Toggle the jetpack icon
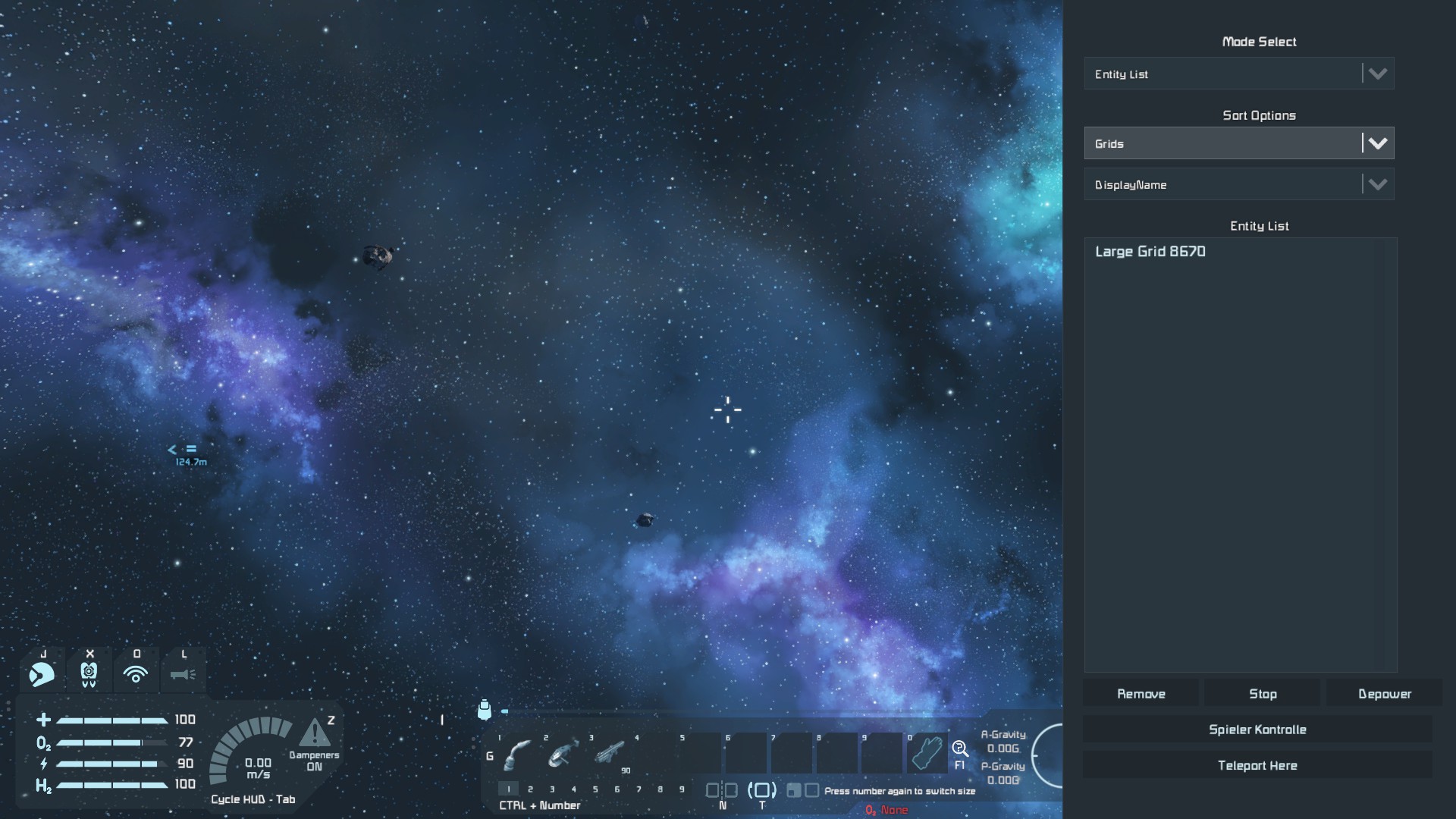This screenshot has height=819, width=1456. point(89,673)
